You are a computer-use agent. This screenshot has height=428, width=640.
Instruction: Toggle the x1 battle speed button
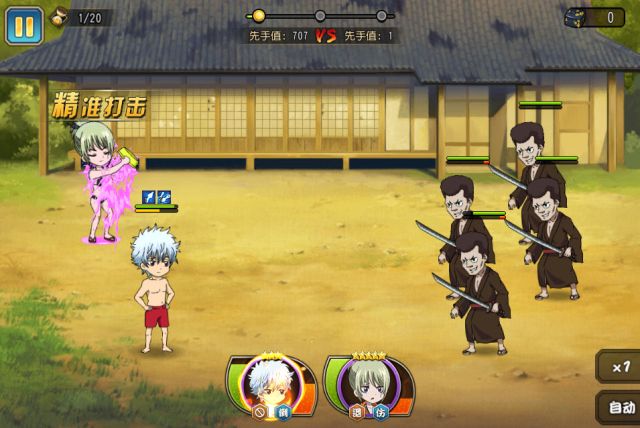pos(619,367)
